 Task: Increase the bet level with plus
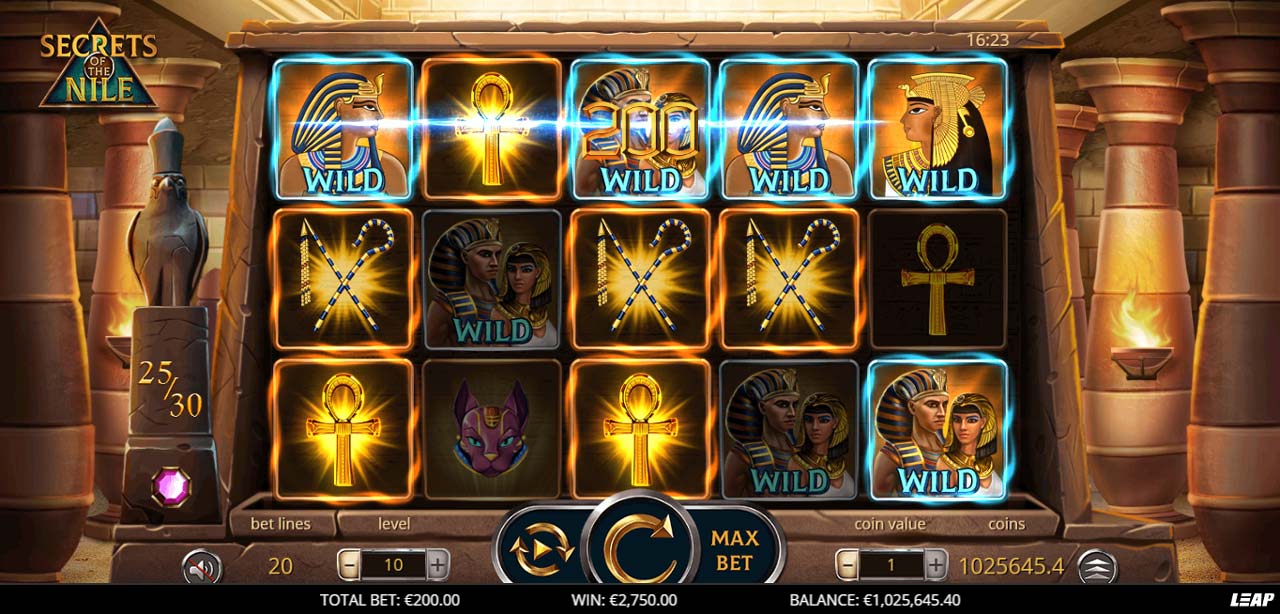(438, 565)
